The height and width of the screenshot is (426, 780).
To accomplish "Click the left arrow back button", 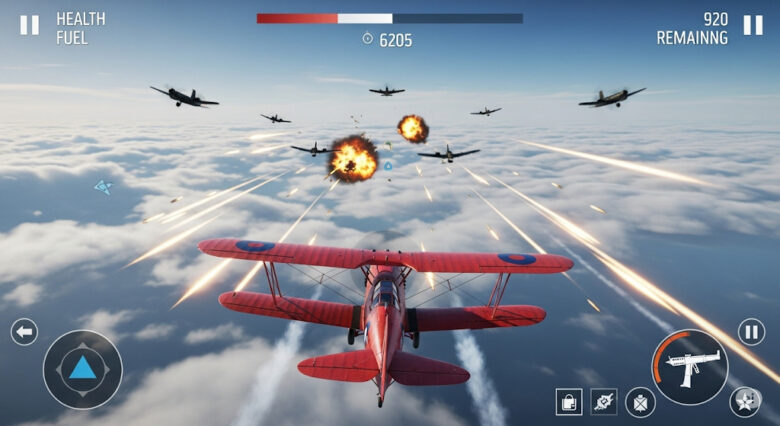I will [24, 332].
